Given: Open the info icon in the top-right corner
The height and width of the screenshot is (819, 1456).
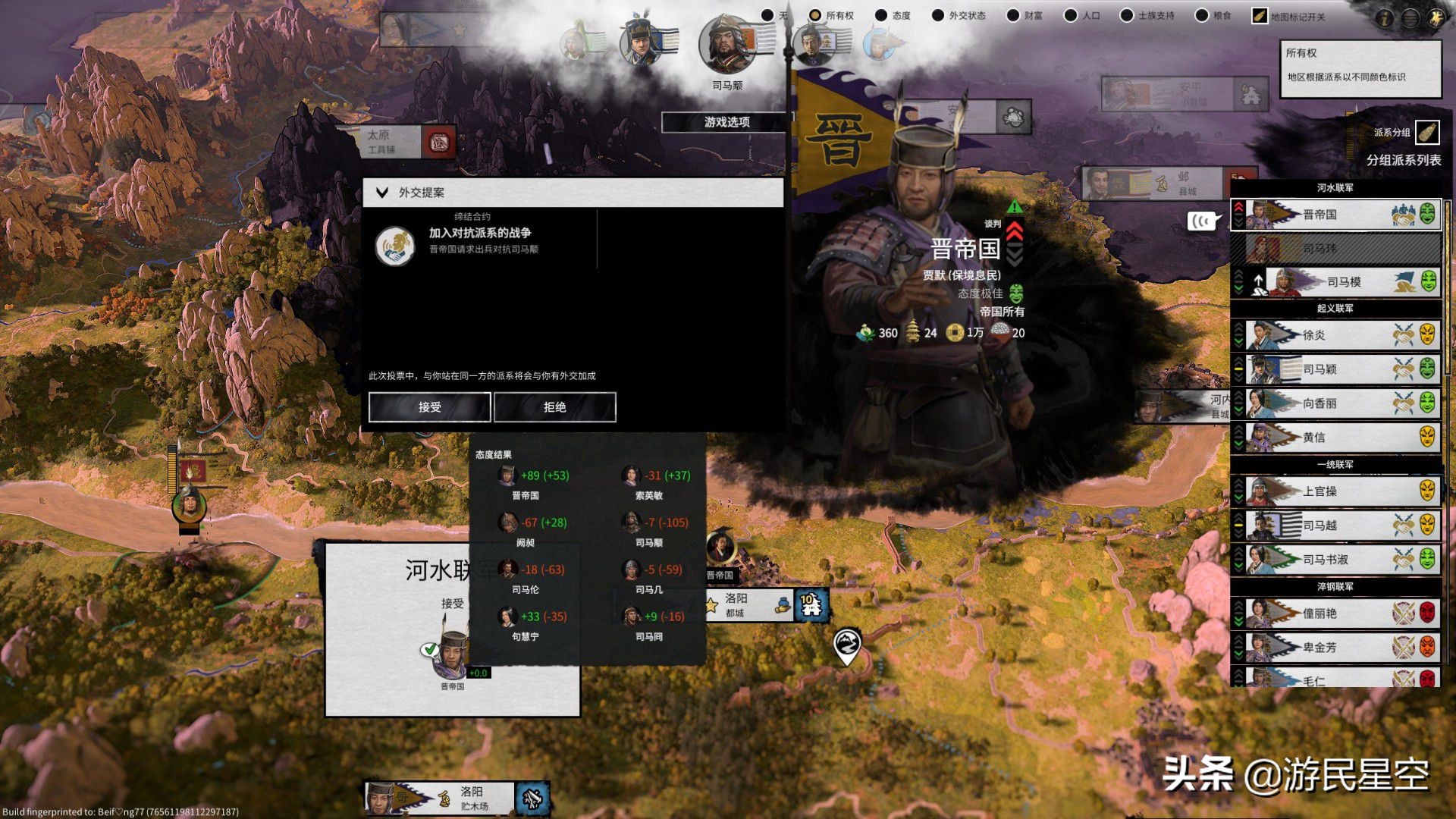Looking at the screenshot, I should [x=1385, y=18].
